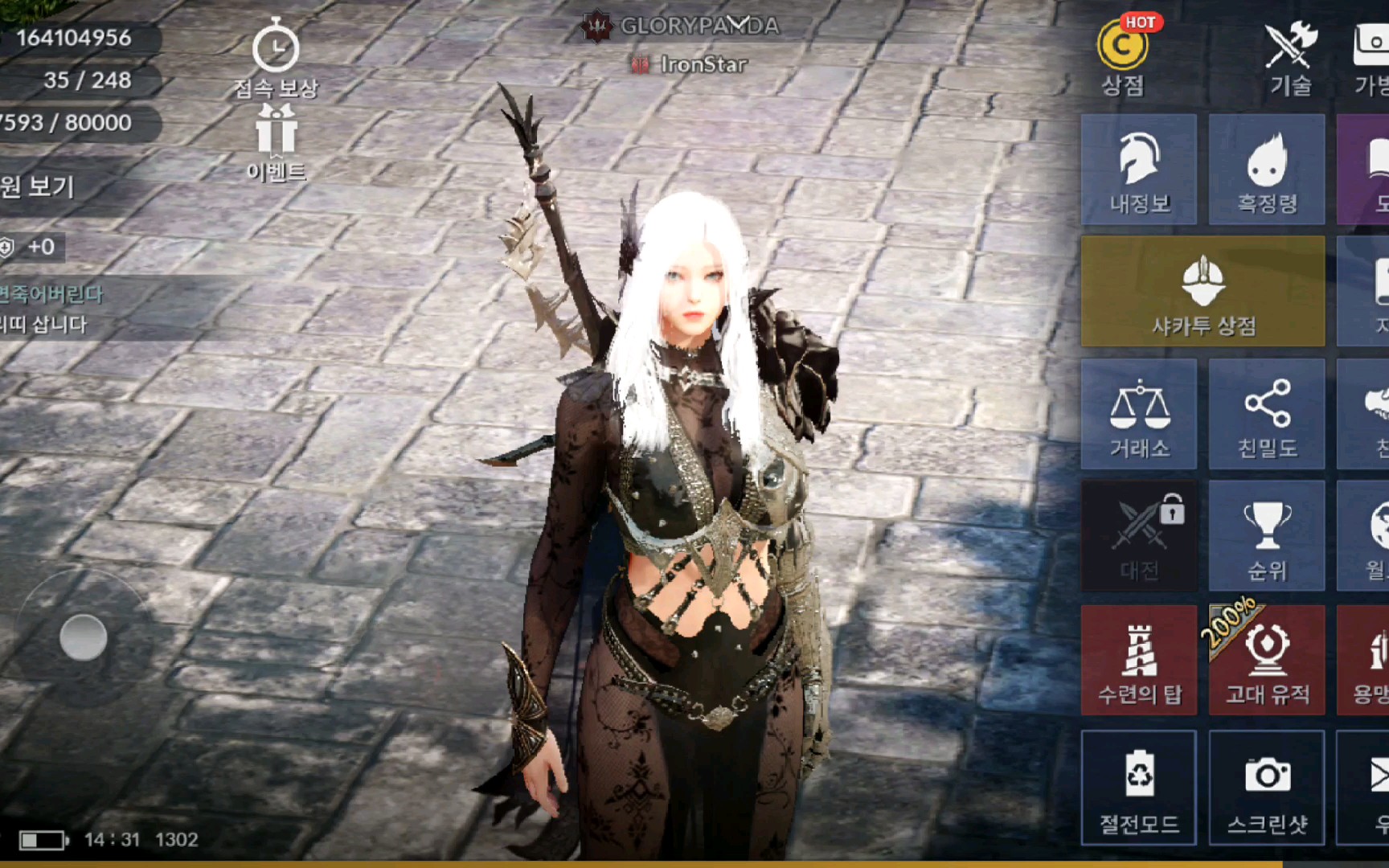Open the 거래소 marketplace

coord(1139,415)
